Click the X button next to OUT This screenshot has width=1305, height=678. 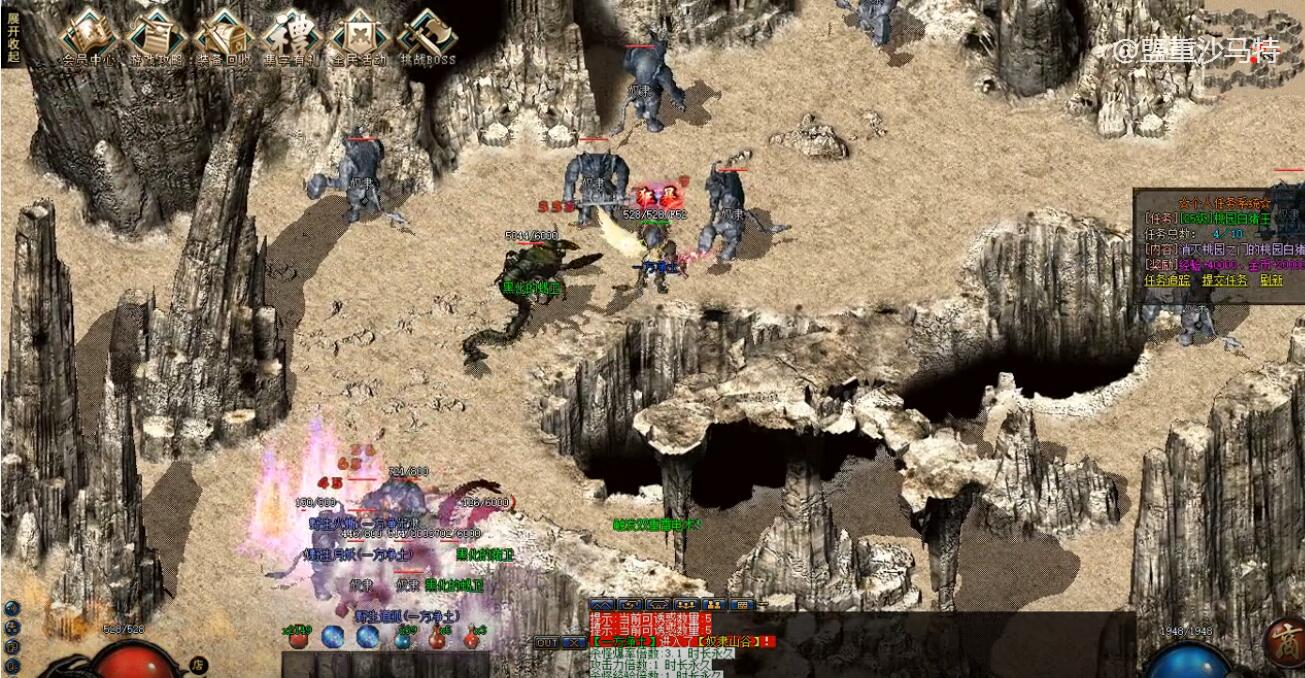[x=575, y=642]
